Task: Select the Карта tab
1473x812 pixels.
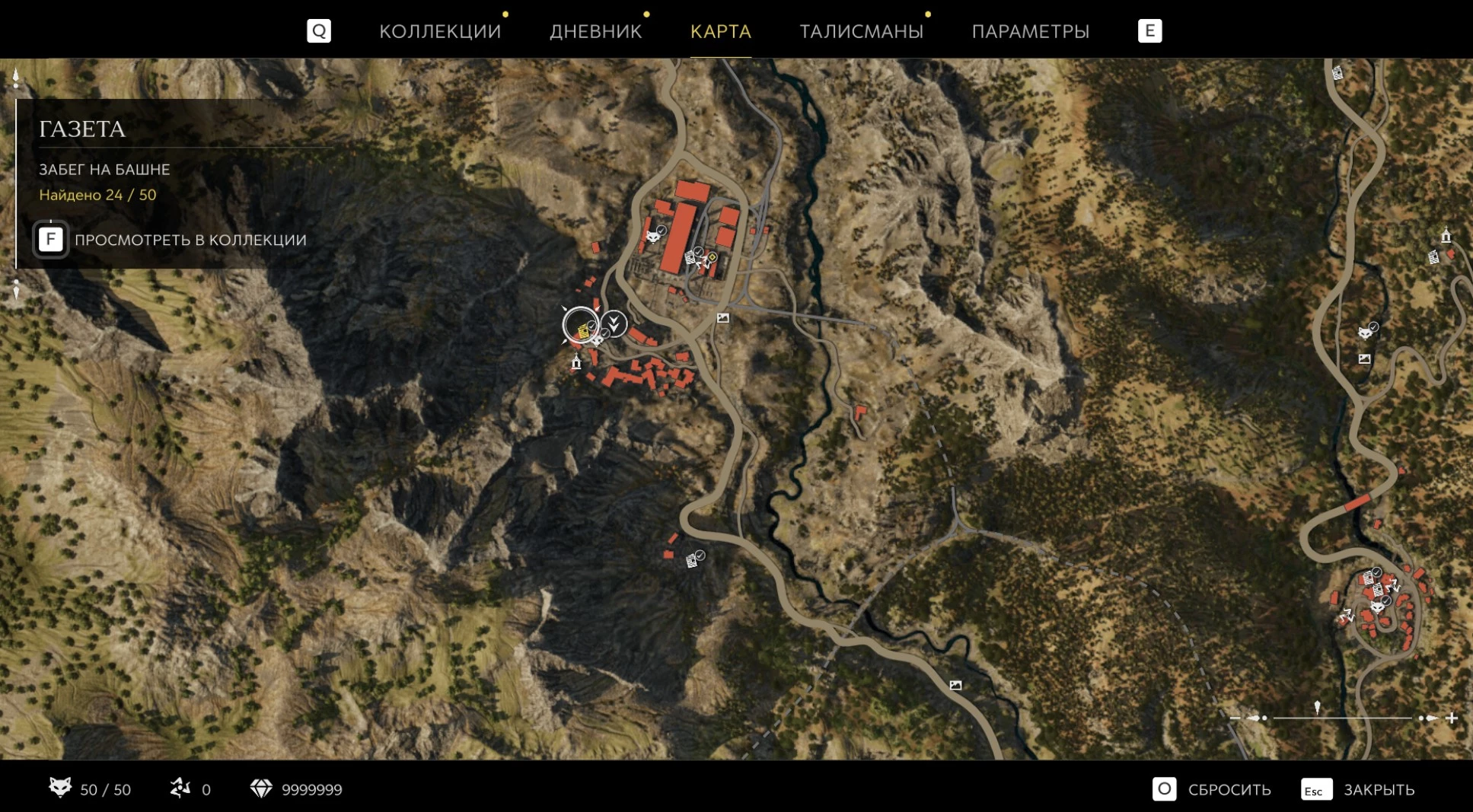Action: click(x=720, y=31)
